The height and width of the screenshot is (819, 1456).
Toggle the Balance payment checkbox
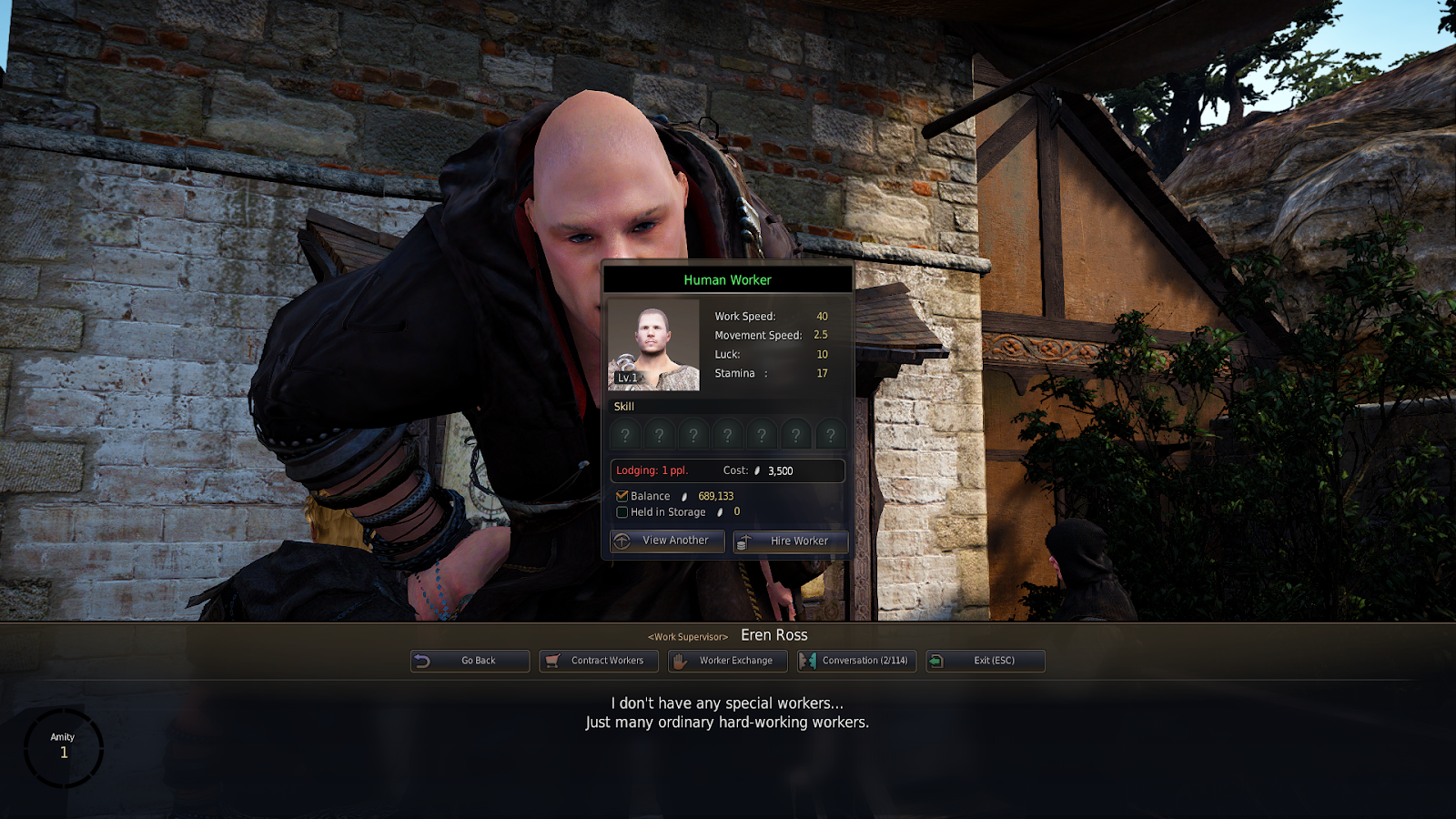[x=622, y=496]
